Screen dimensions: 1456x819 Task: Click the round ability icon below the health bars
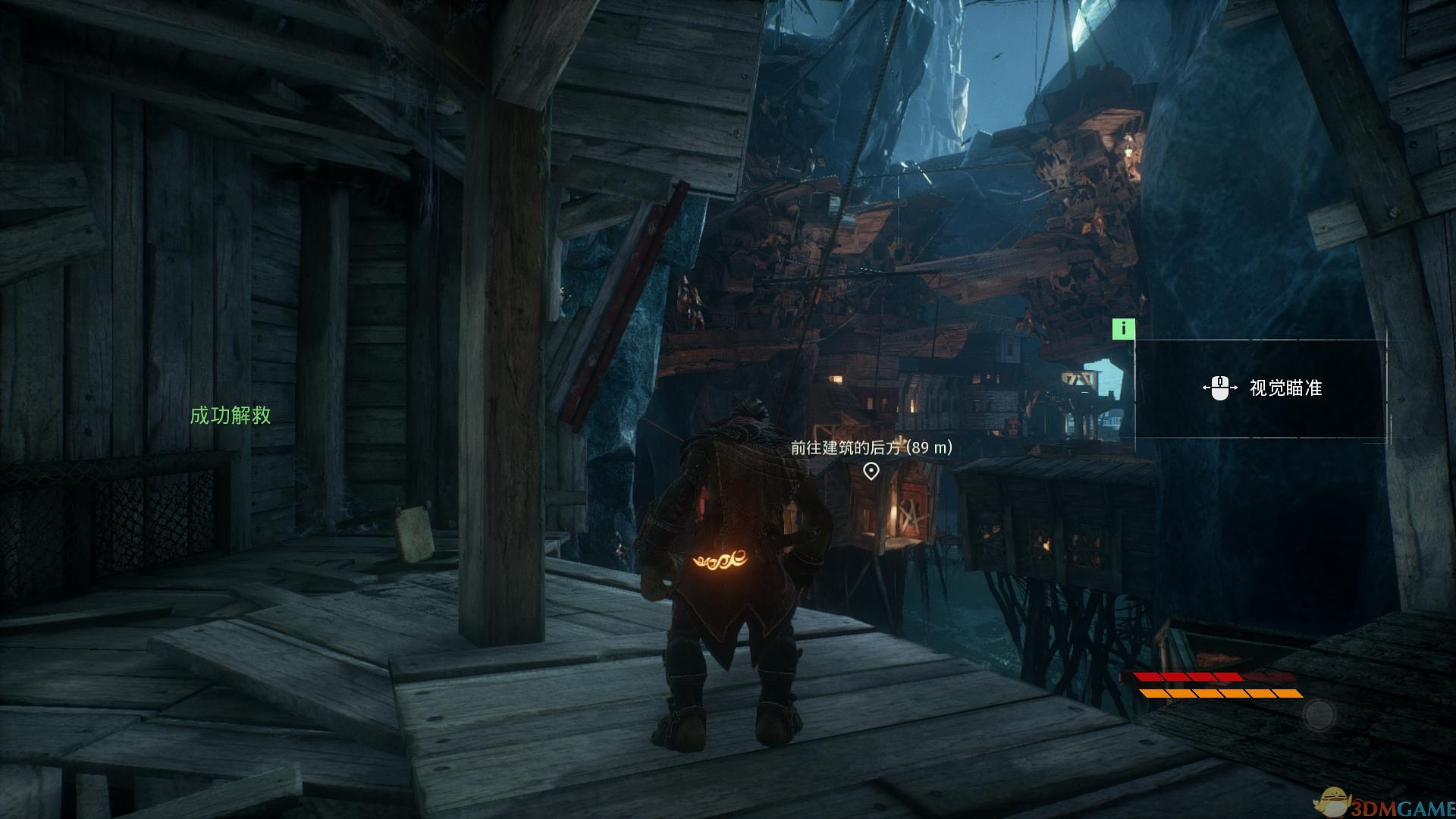[x=1319, y=714]
